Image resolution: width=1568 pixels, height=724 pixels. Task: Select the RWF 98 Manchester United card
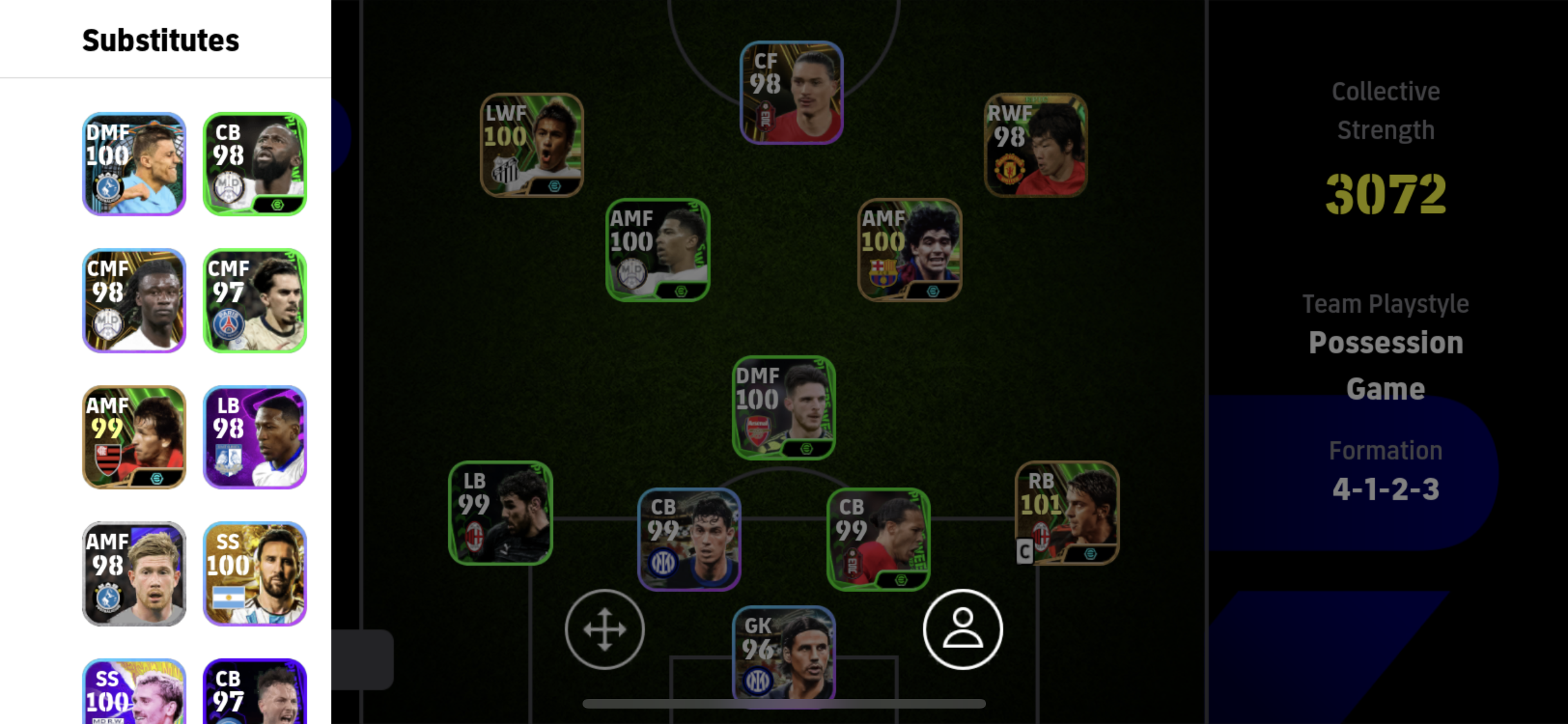coord(1036,145)
